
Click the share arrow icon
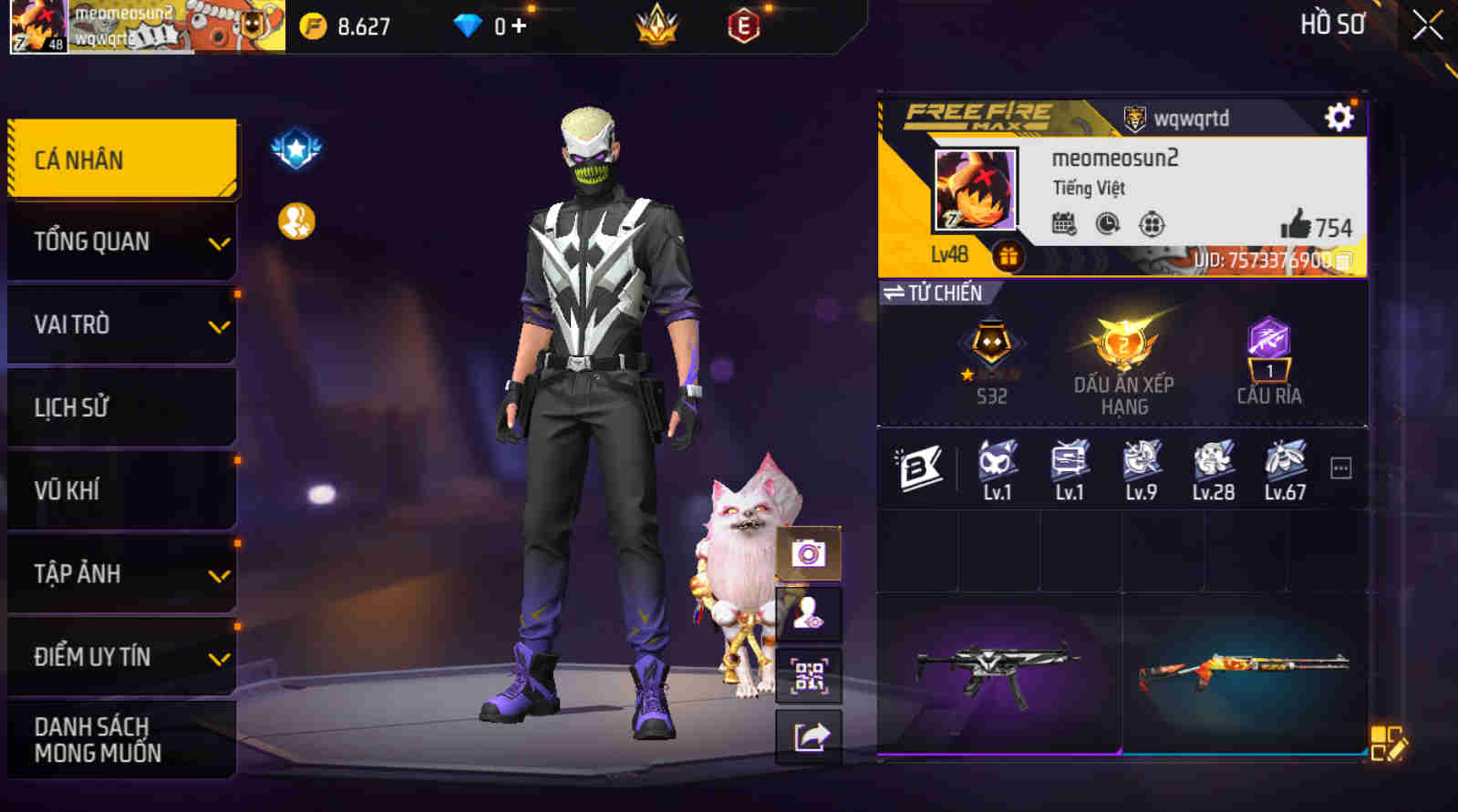click(x=808, y=737)
